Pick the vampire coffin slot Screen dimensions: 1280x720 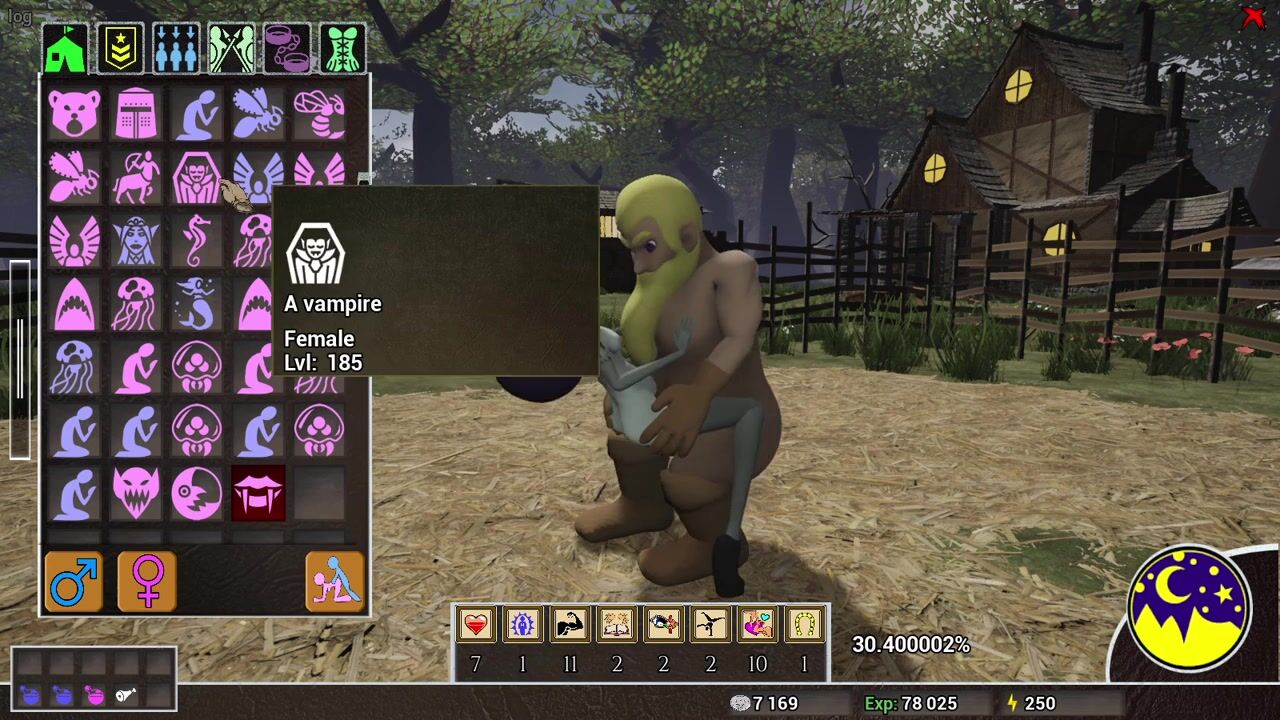point(197,177)
